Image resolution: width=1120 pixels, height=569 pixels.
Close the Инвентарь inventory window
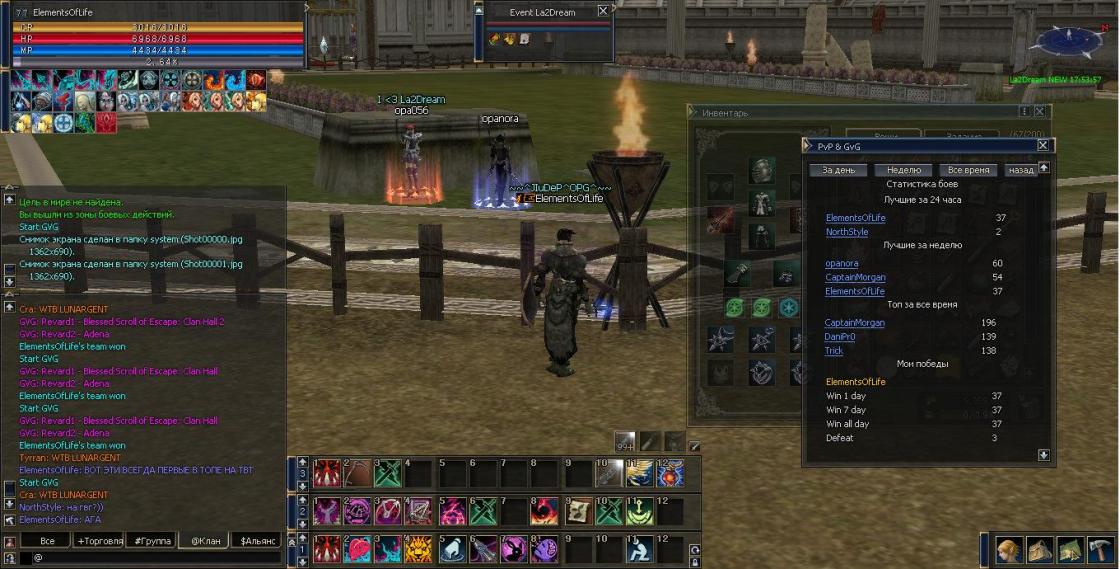pos(1041,112)
